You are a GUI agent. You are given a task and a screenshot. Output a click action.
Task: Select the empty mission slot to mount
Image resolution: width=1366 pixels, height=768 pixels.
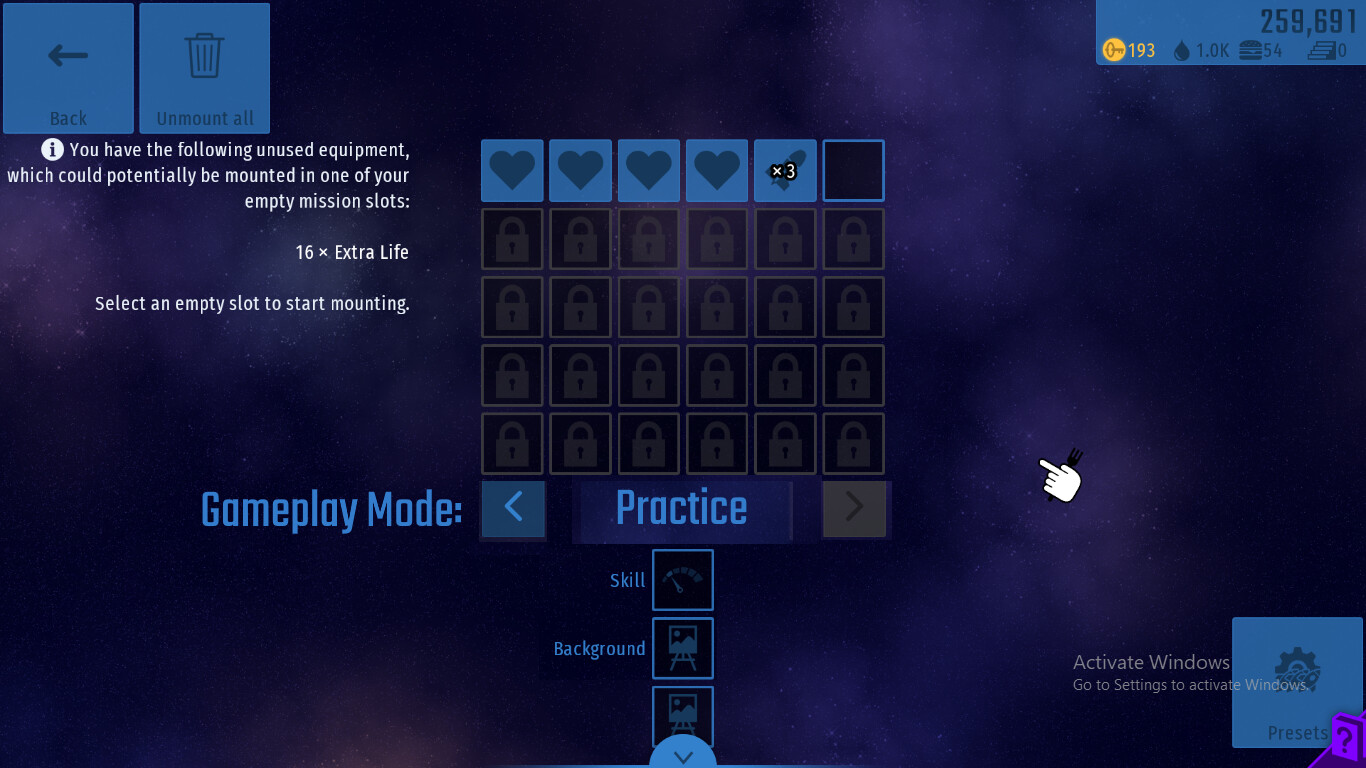(x=853, y=171)
